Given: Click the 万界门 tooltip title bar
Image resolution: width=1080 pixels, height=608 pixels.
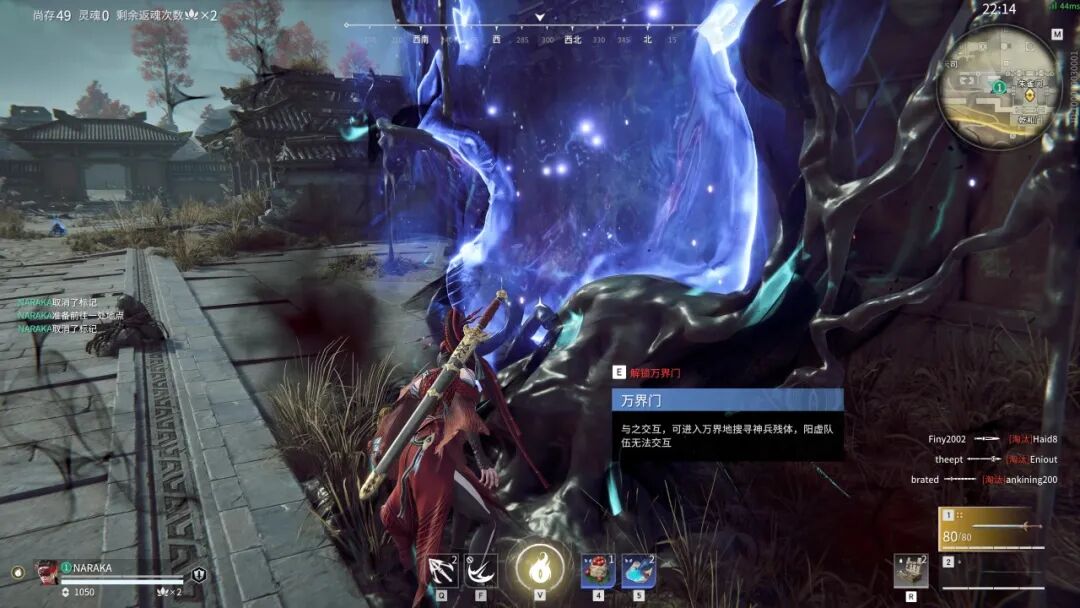Looking at the screenshot, I should click(x=727, y=400).
